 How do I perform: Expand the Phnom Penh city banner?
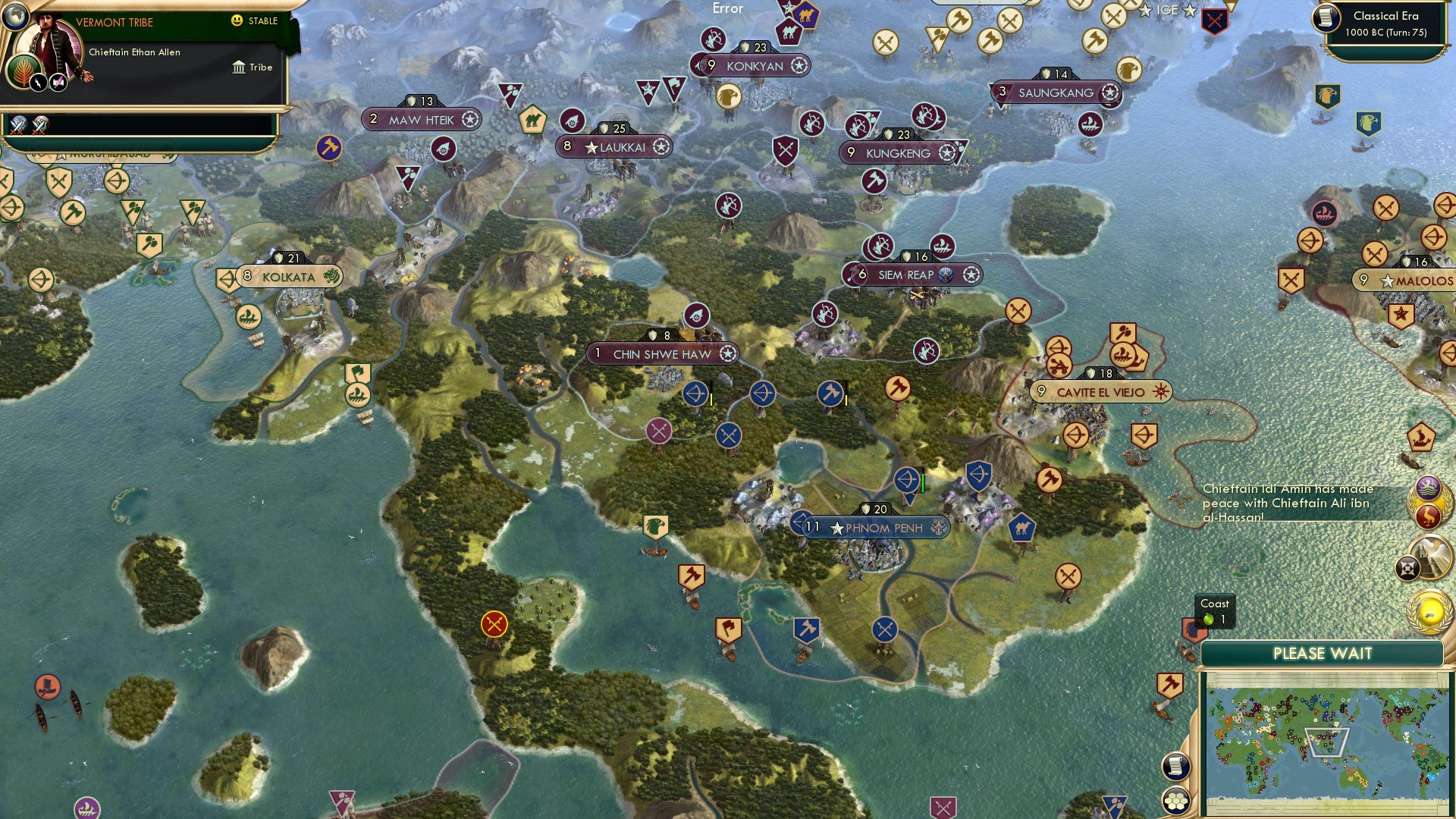(x=872, y=528)
